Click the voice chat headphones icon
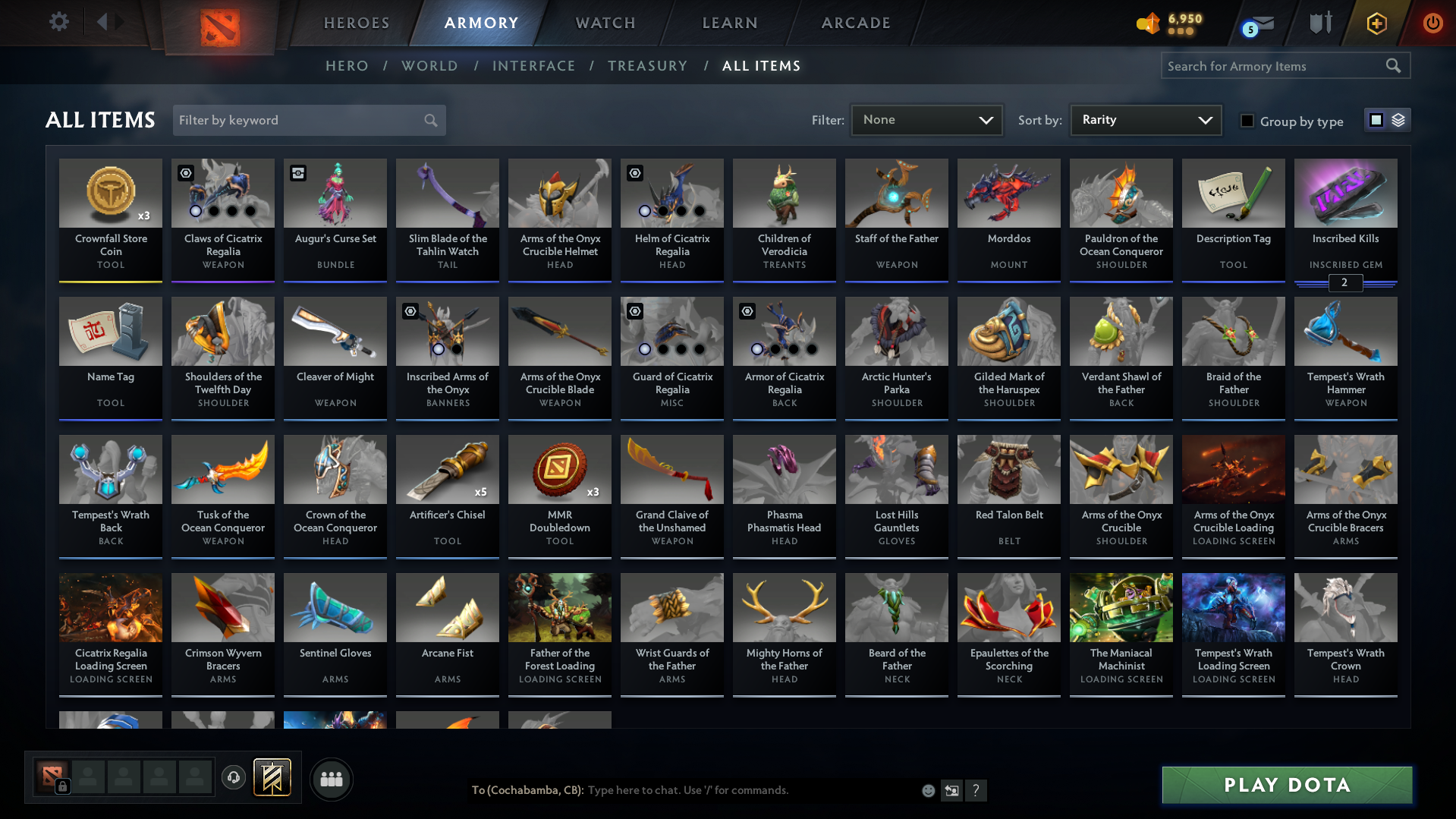Image resolution: width=1456 pixels, height=819 pixels. [234, 778]
